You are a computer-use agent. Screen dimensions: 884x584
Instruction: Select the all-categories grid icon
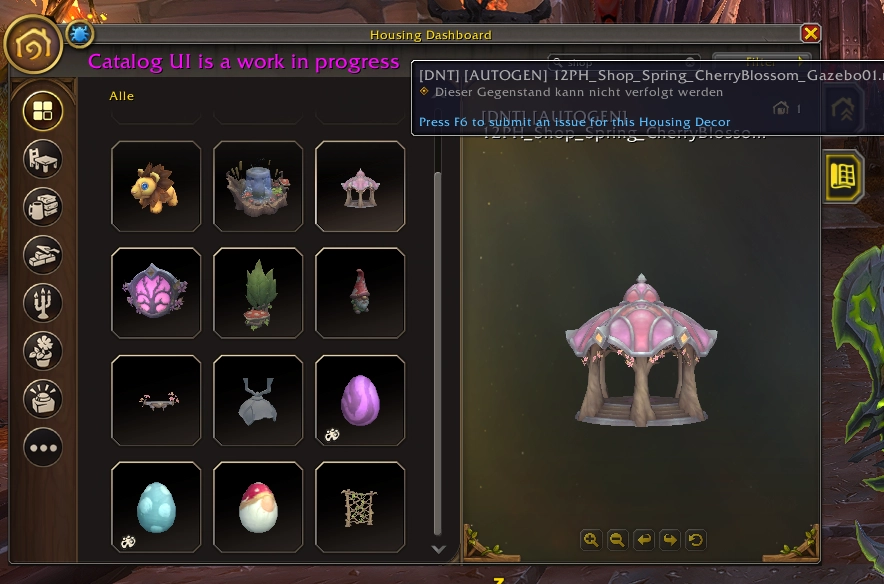[43, 111]
